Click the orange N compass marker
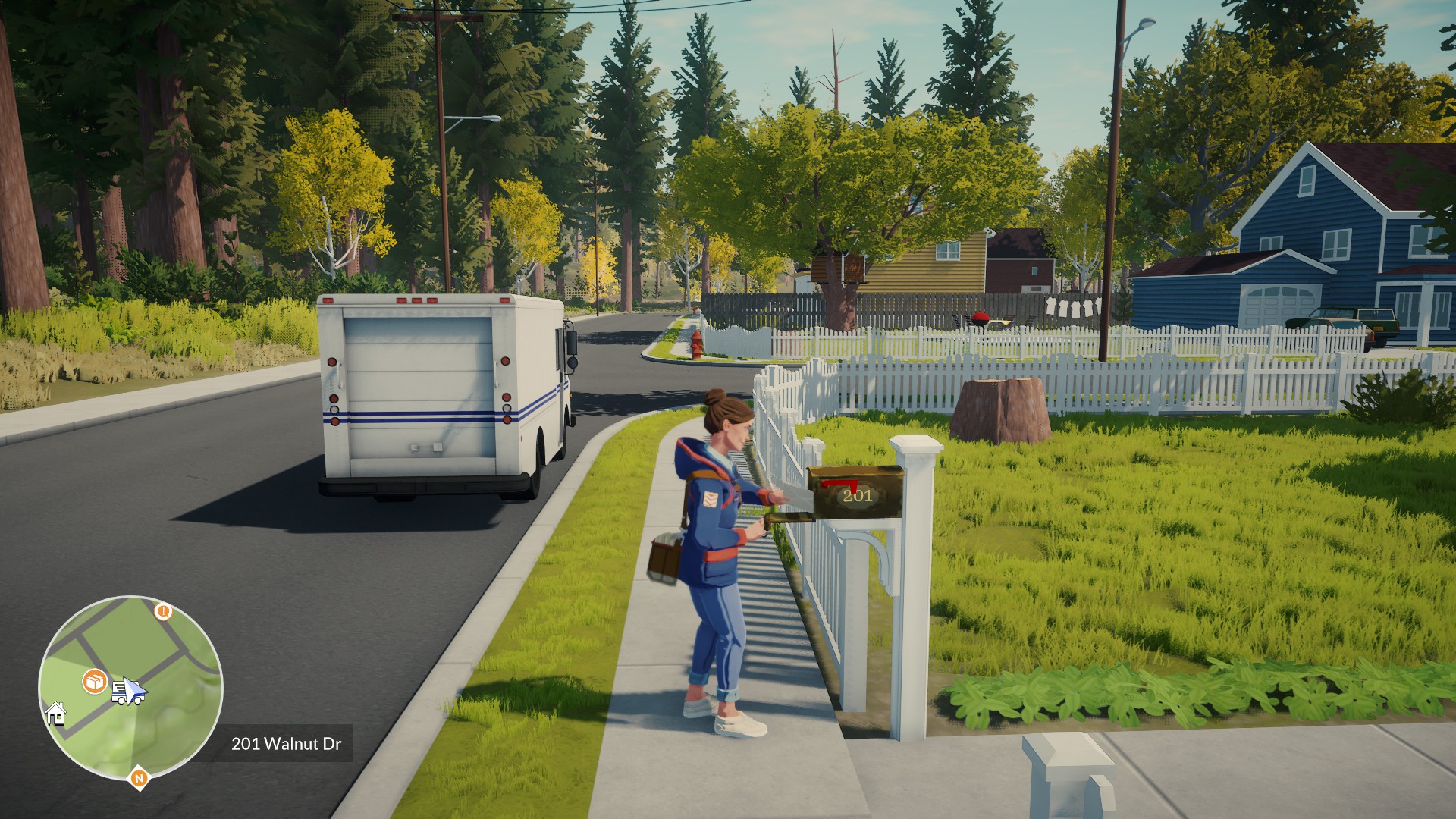Image resolution: width=1456 pixels, height=819 pixels. pyautogui.click(x=138, y=777)
